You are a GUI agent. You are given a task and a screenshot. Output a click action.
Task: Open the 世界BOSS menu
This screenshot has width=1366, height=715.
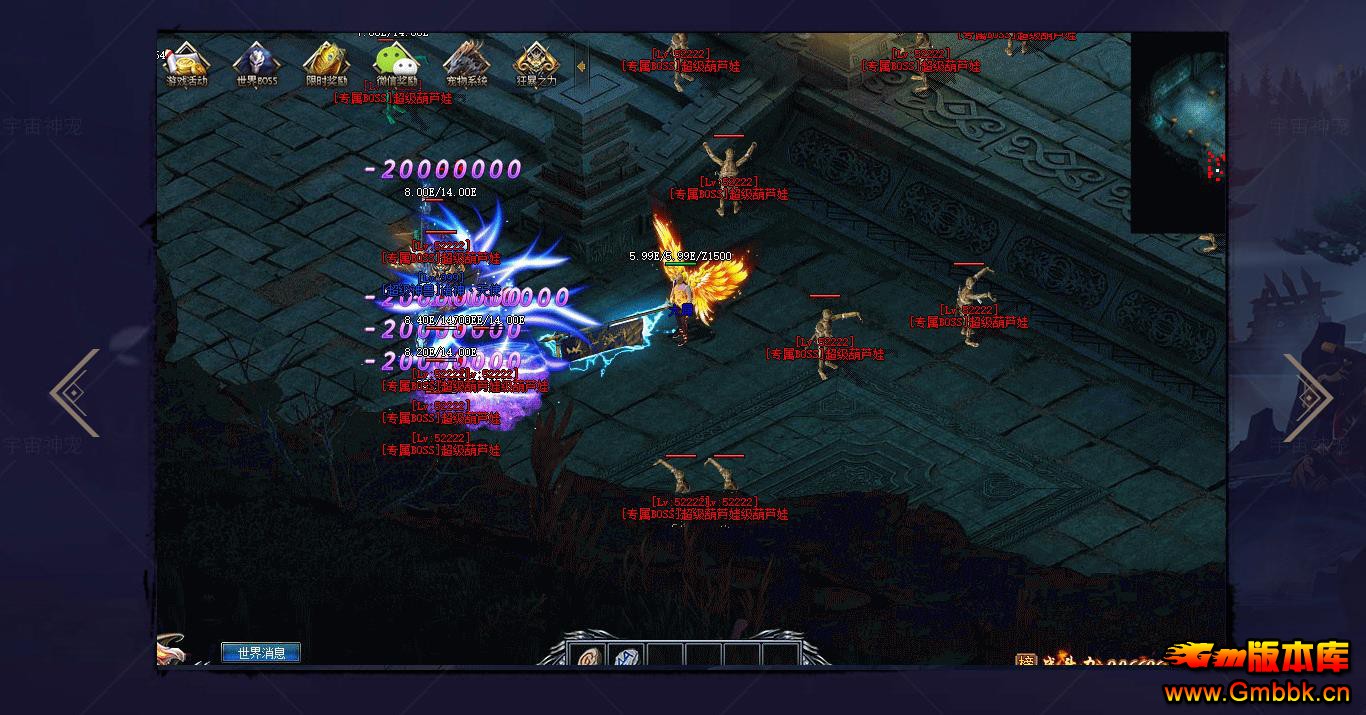coord(257,64)
